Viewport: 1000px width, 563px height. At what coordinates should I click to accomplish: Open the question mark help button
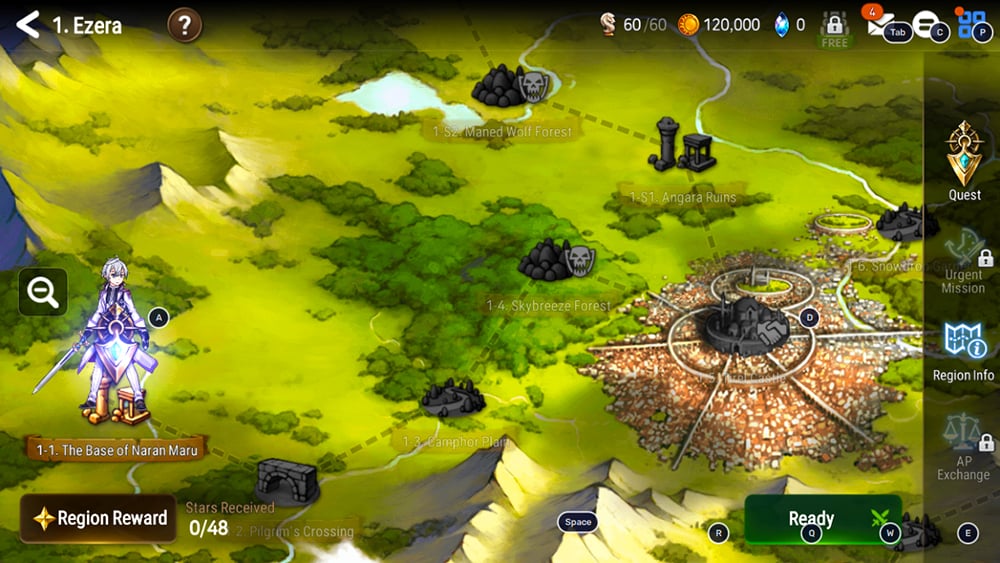185,25
